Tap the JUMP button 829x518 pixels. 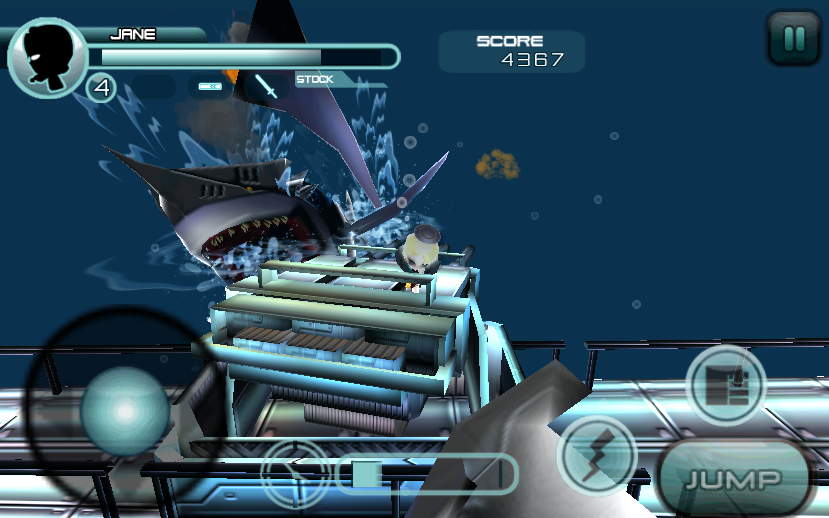point(734,479)
